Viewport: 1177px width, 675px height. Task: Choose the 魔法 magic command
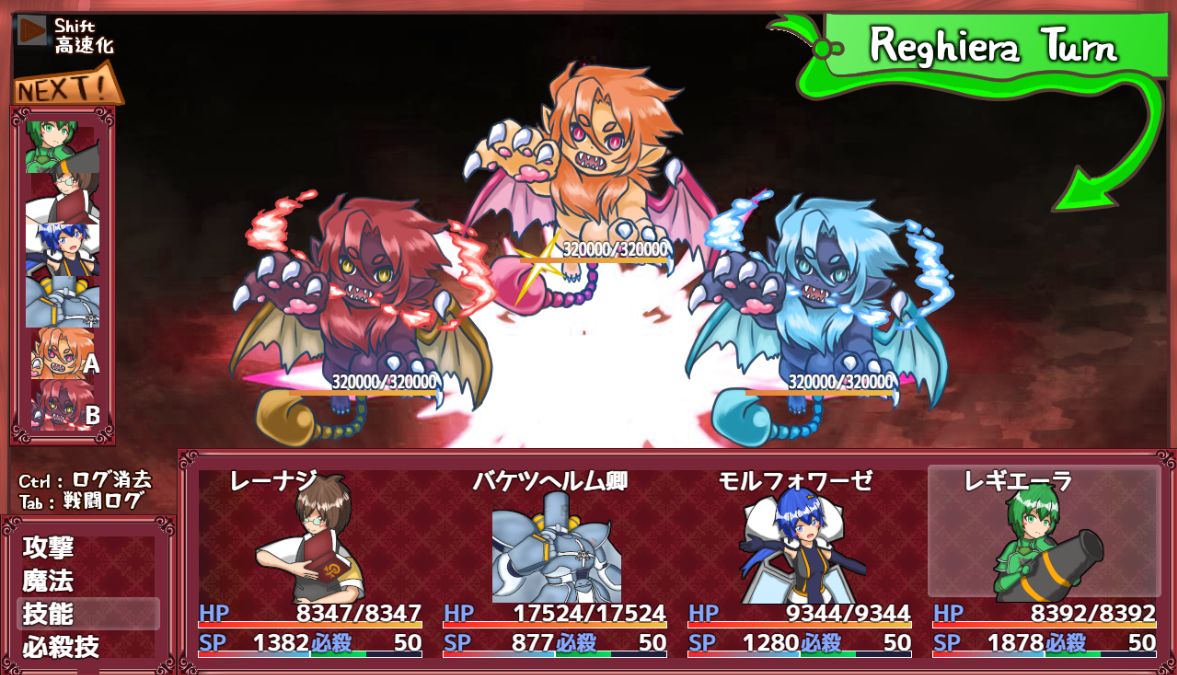[x=48, y=580]
